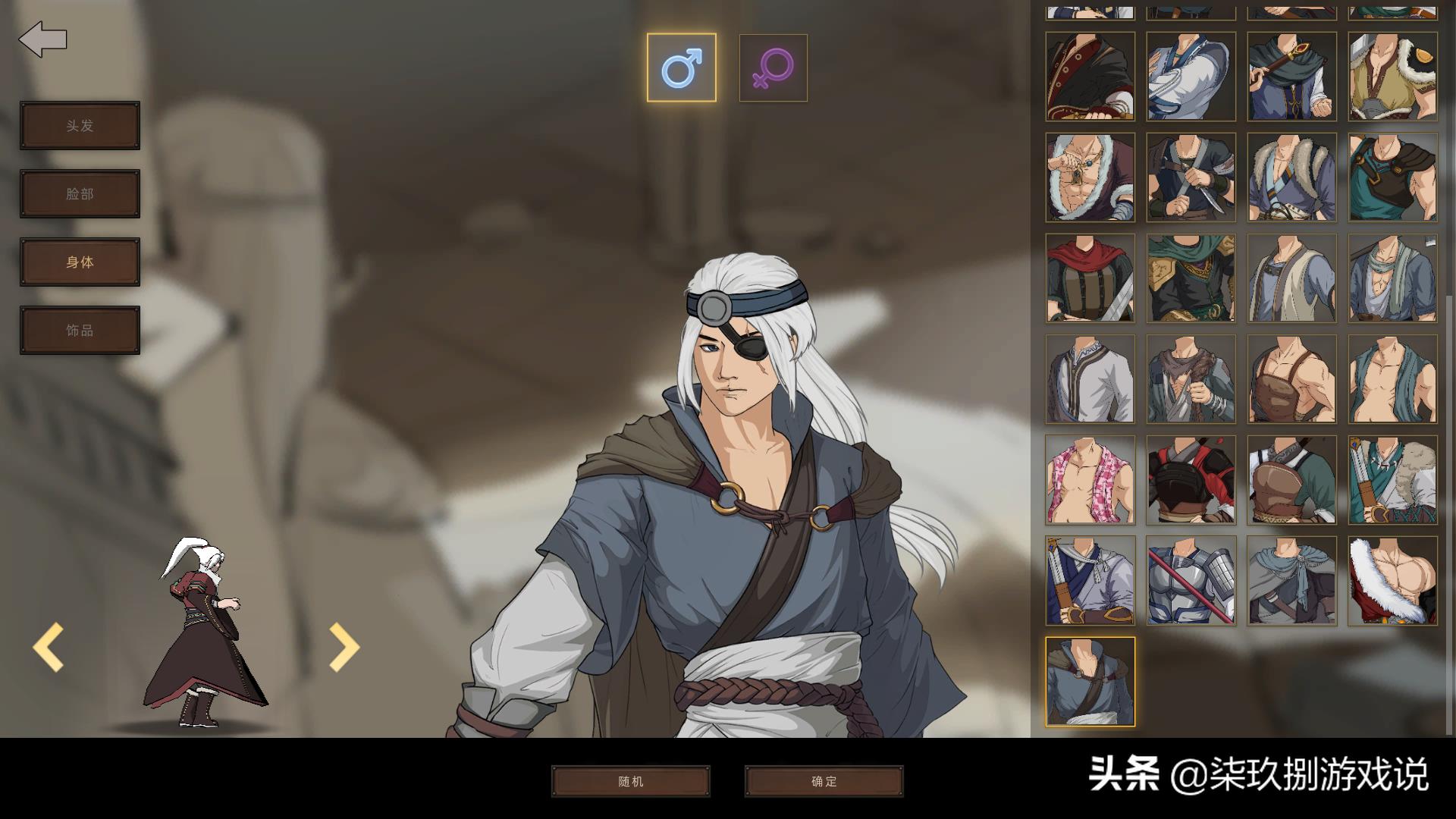The height and width of the screenshot is (819, 1456).
Task: Select the metal armor chestplate outfit
Action: pyautogui.click(x=1190, y=580)
